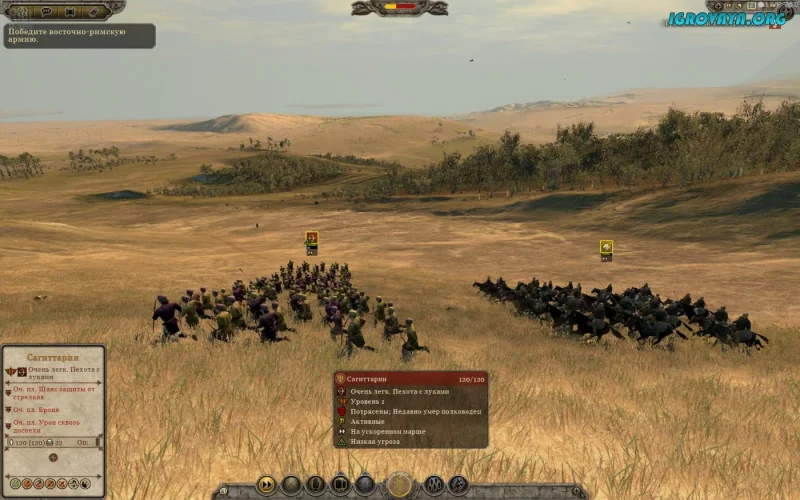Expand the unit info panel plus button
800x500 pixels.
(53, 457)
